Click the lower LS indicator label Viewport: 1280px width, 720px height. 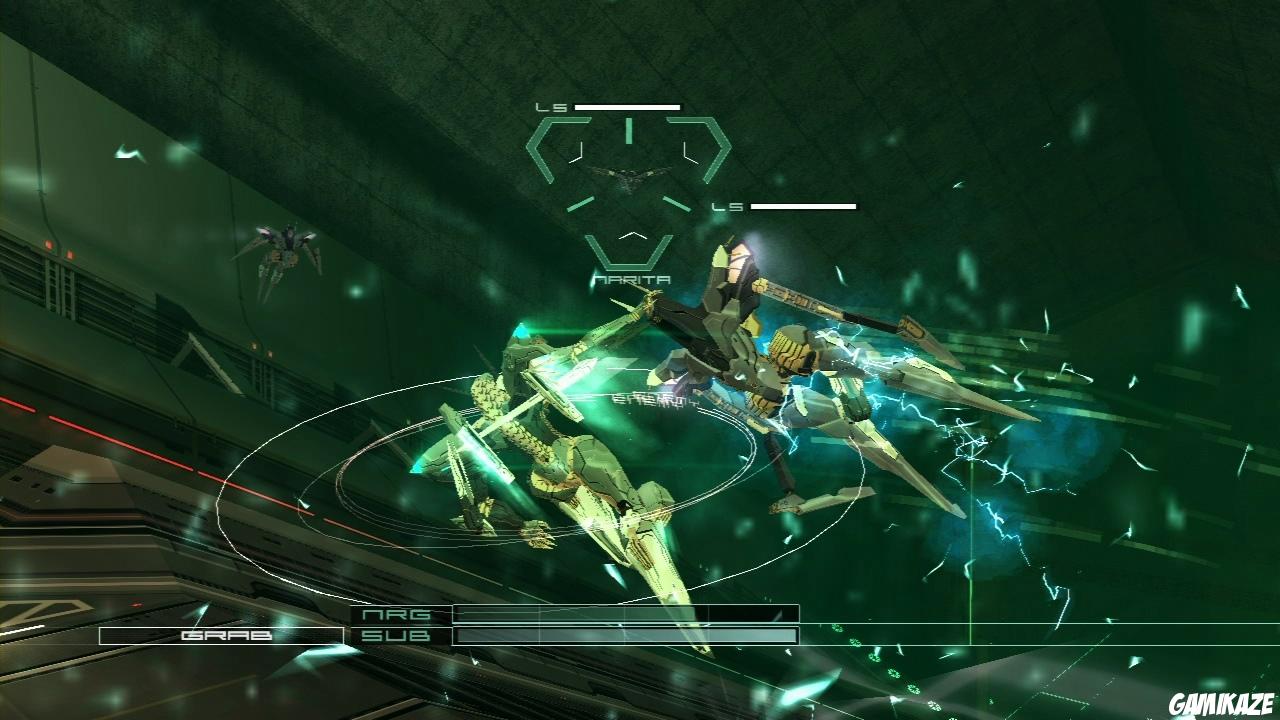pyautogui.click(x=729, y=206)
